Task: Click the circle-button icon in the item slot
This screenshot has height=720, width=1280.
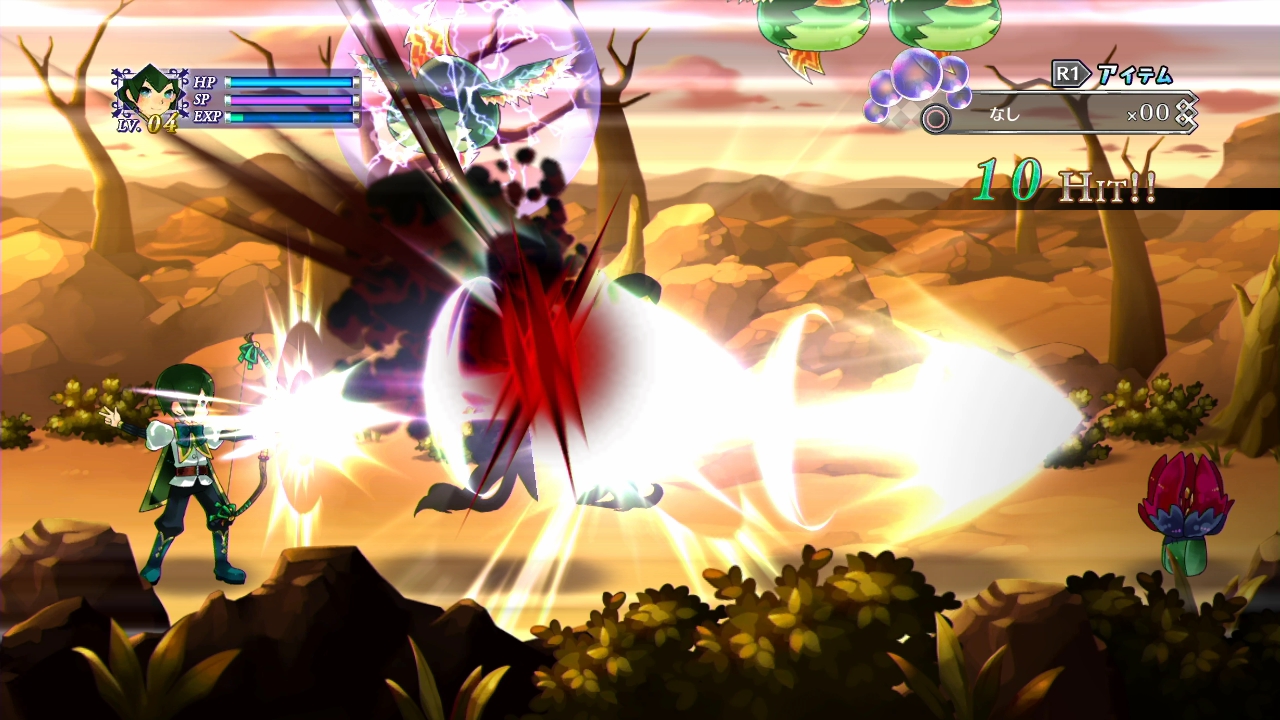Action: [934, 116]
